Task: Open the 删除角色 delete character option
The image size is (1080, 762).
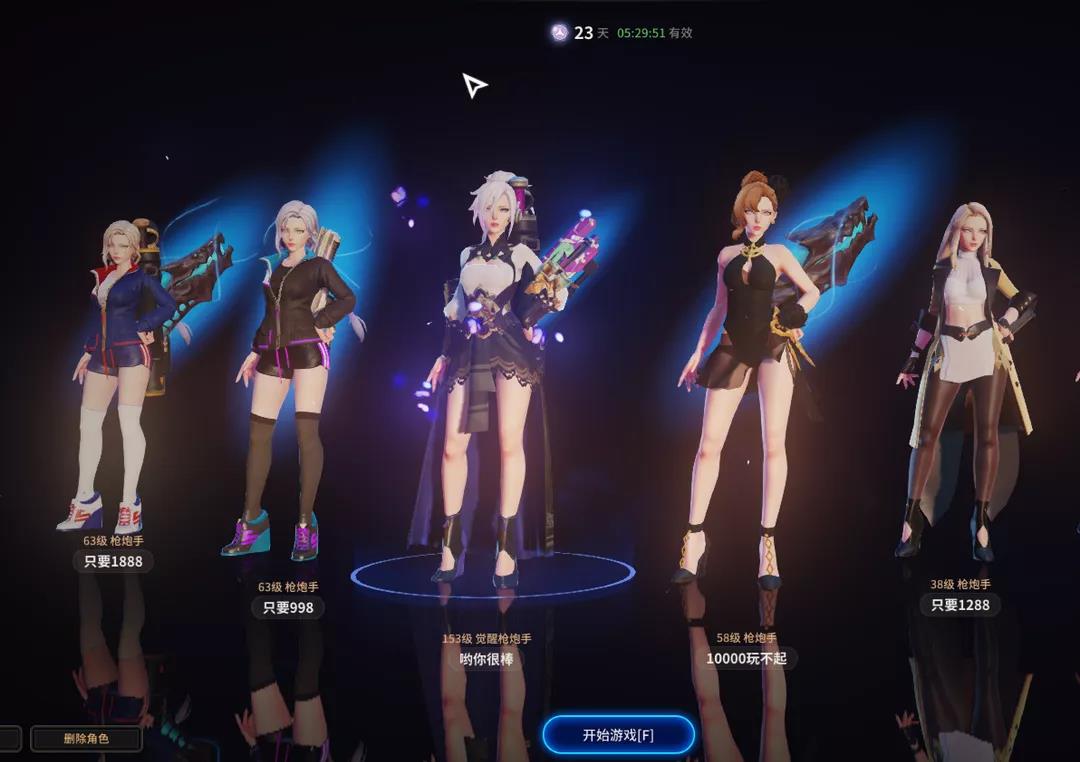Action: point(86,739)
